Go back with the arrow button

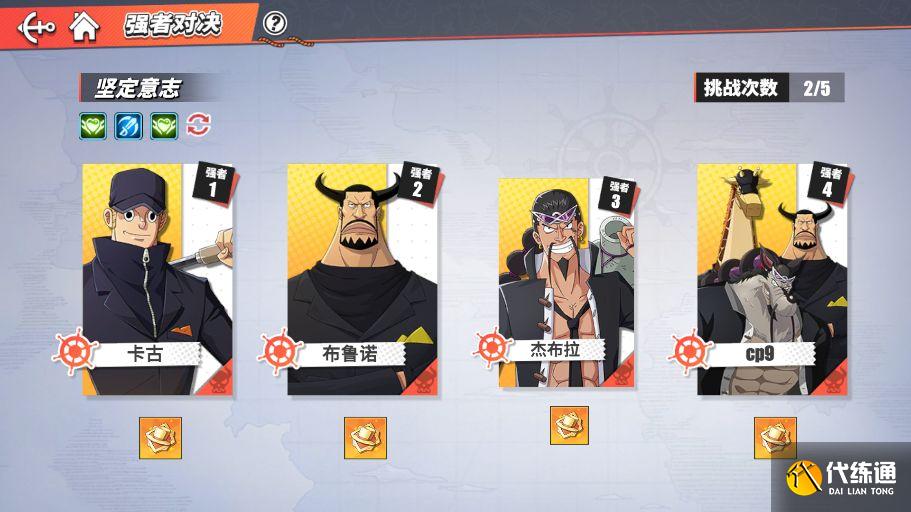[35, 26]
